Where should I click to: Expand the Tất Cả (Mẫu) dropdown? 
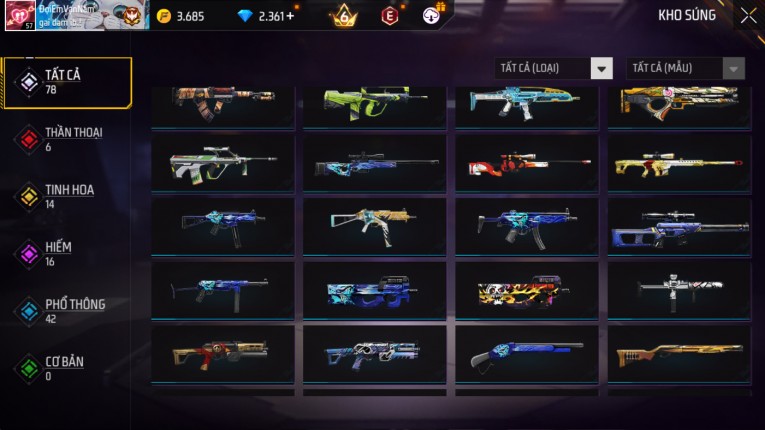coord(685,68)
